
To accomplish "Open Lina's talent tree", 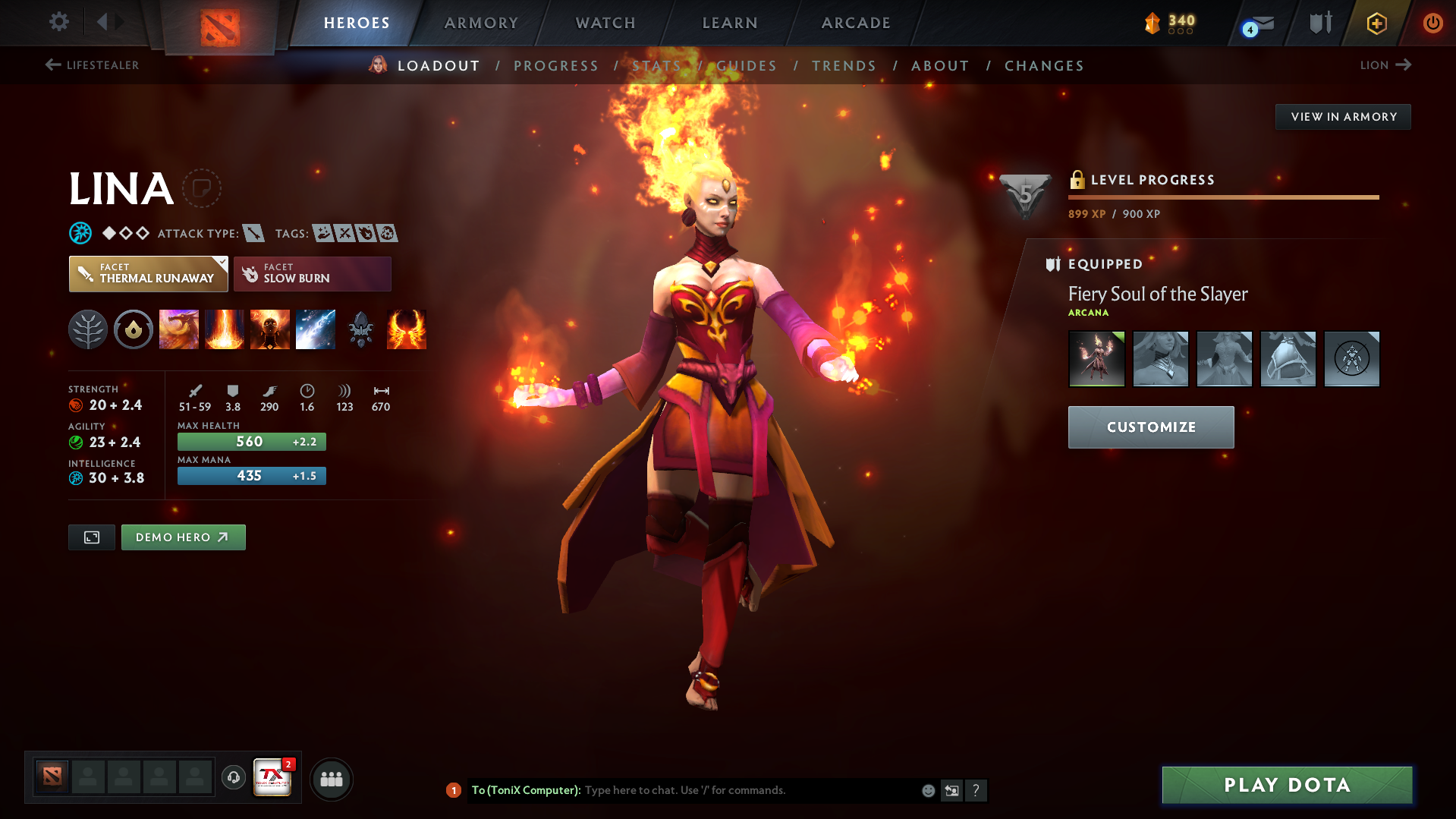I will [88, 329].
